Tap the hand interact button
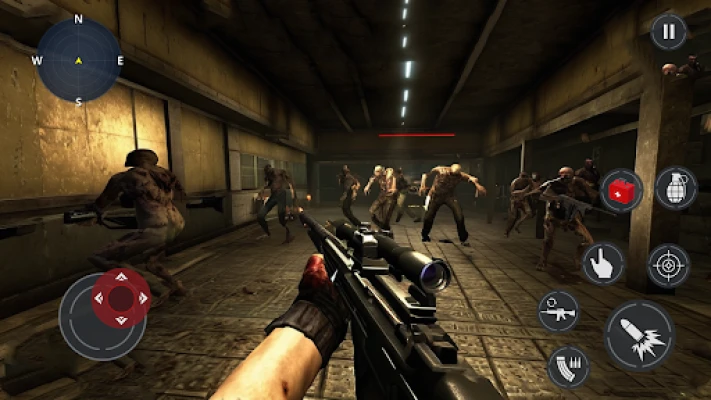 [603, 263]
